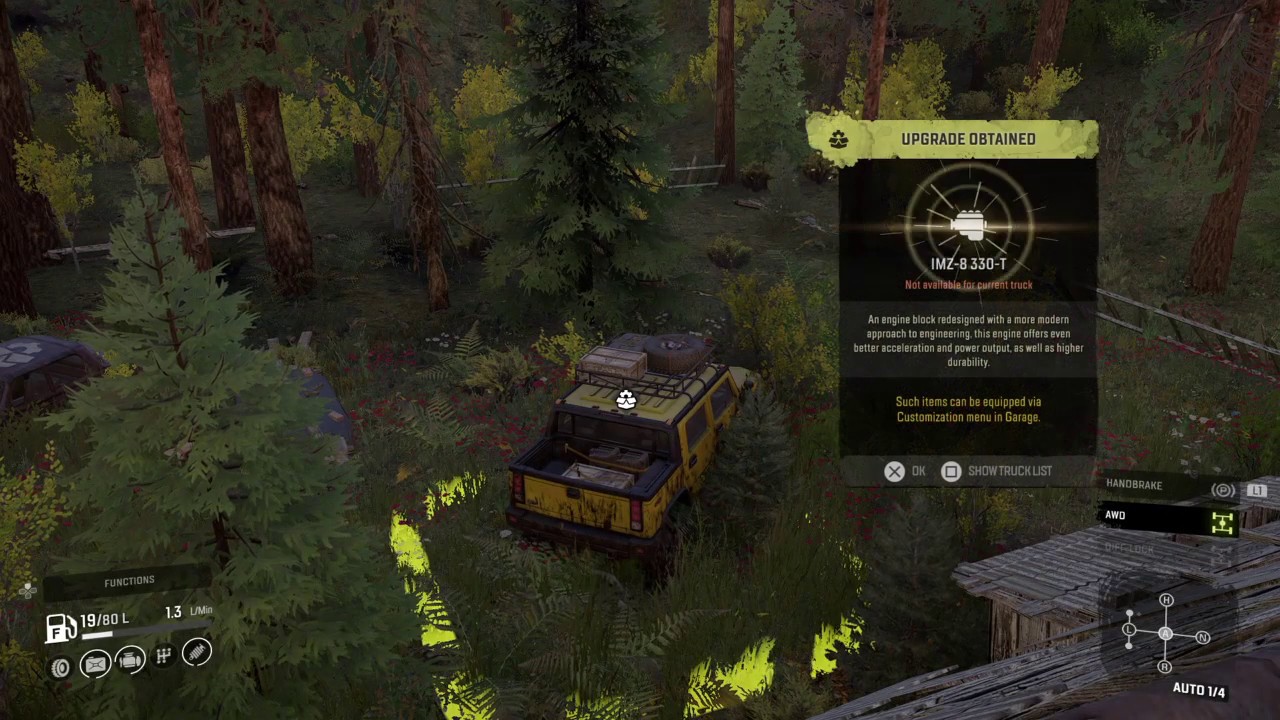Open the Functions panel

click(x=129, y=581)
